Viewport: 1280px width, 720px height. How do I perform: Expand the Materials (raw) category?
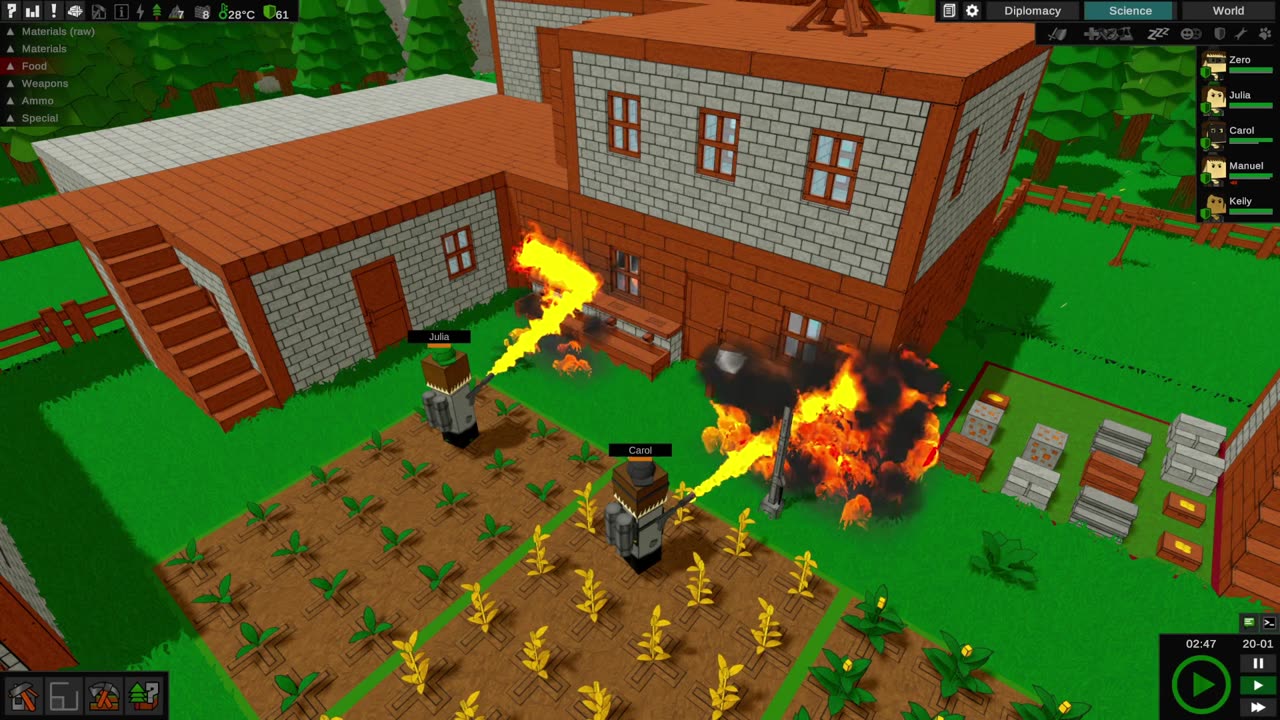[x=50, y=31]
